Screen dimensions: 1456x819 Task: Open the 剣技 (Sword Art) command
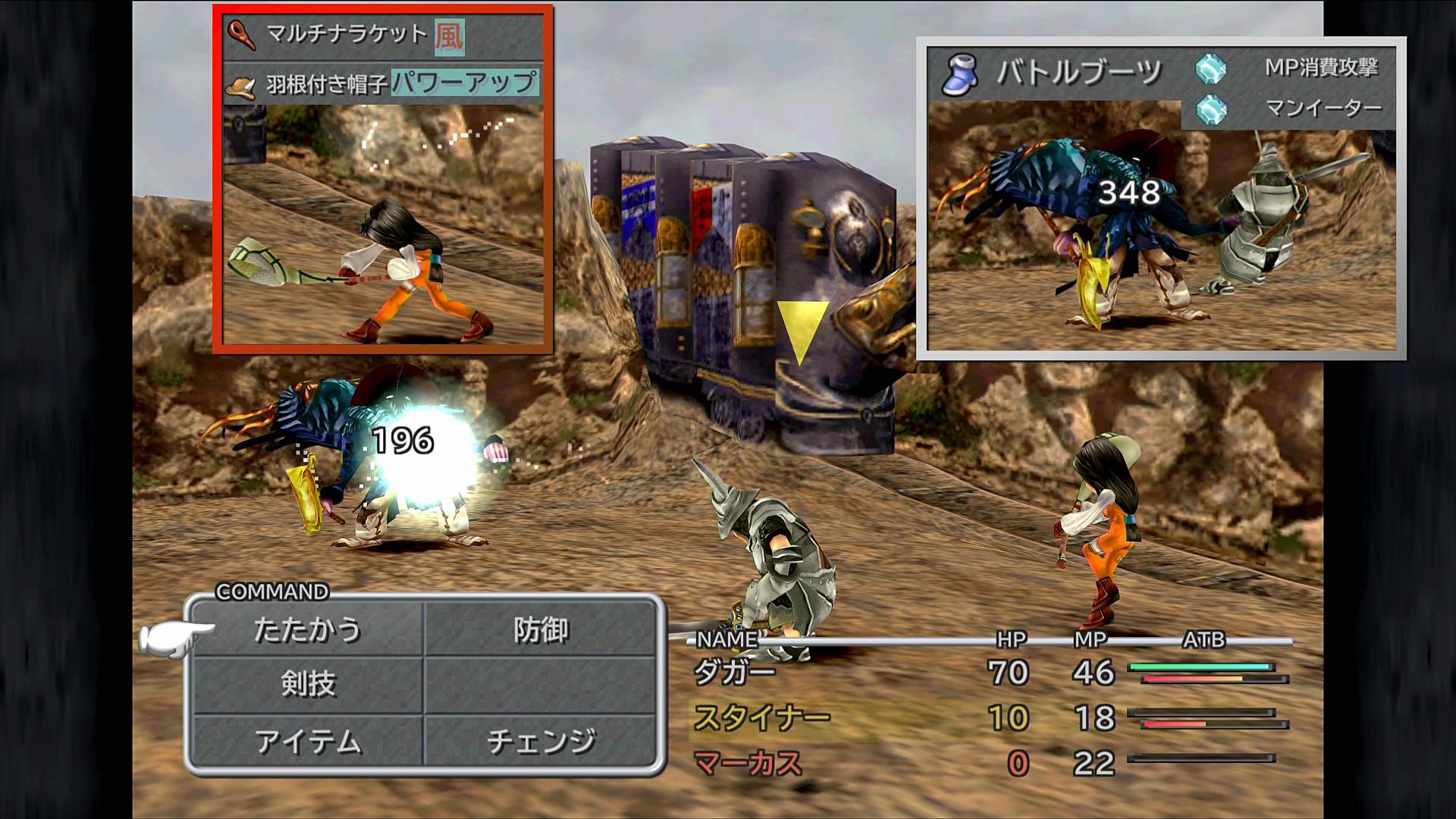point(307,684)
